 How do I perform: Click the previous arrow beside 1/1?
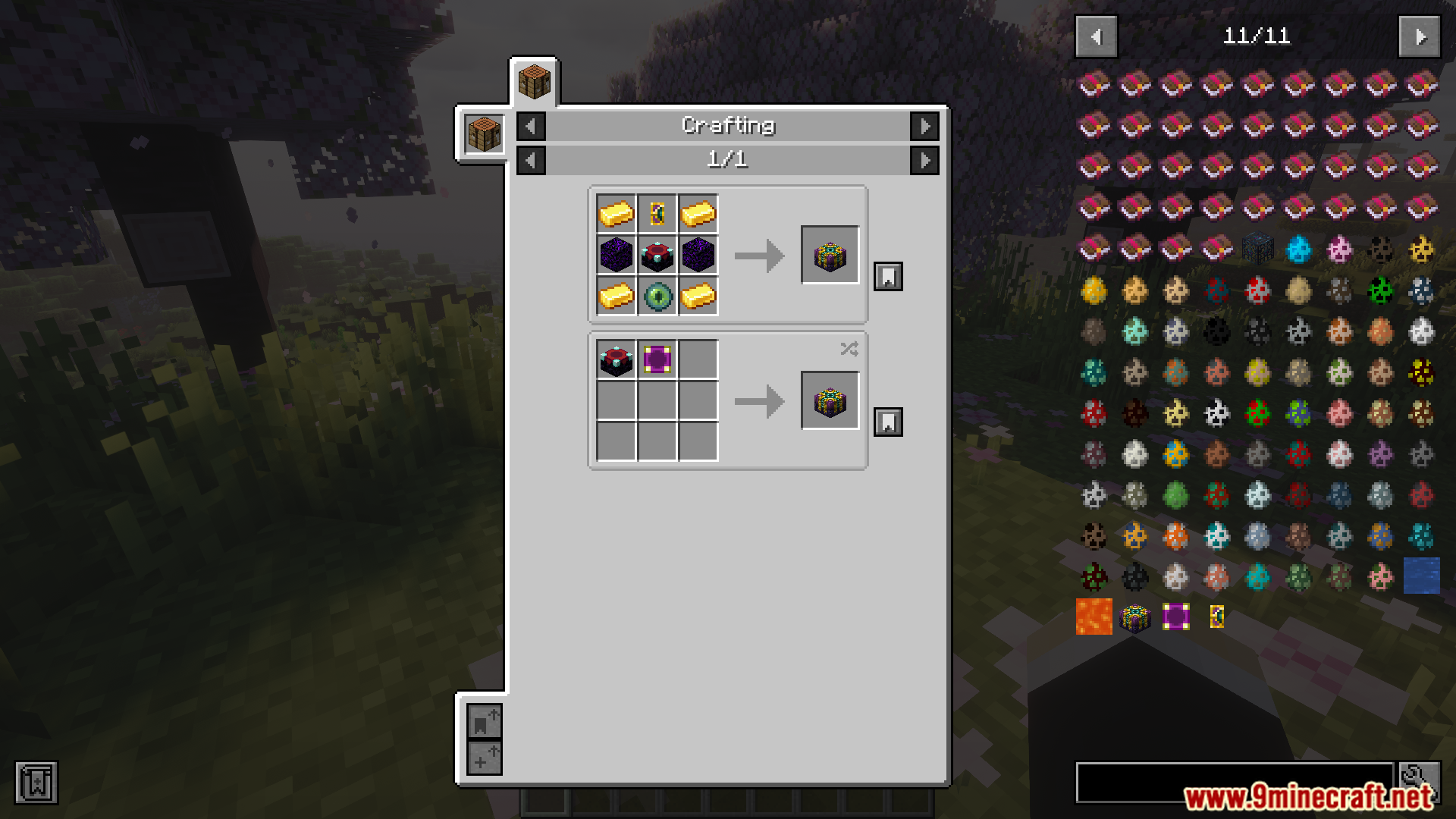coord(530,160)
